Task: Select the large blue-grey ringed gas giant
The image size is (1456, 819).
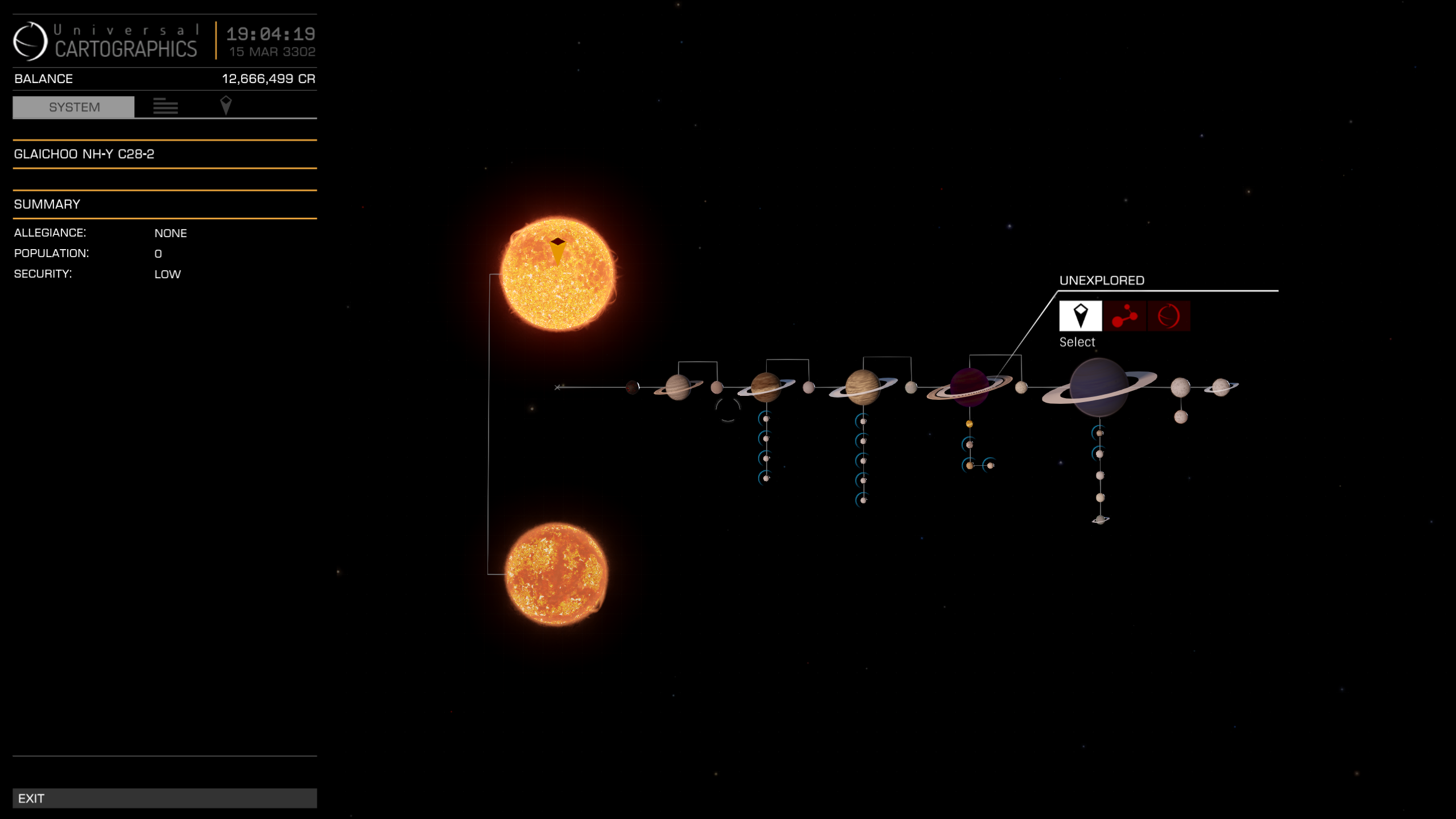Action: pyautogui.click(x=1098, y=387)
